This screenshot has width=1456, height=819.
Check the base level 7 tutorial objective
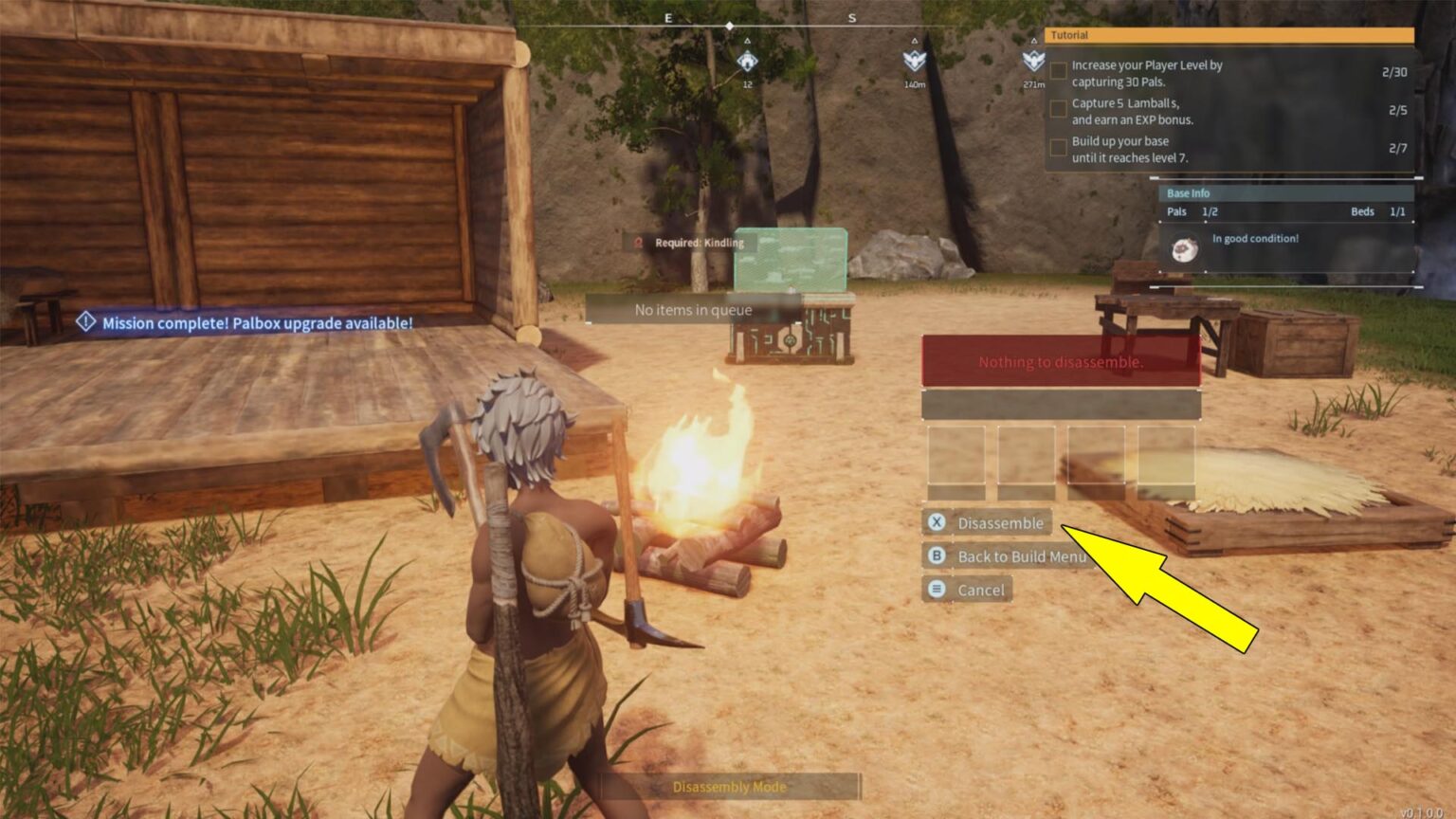pyautogui.click(x=1058, y=148)
